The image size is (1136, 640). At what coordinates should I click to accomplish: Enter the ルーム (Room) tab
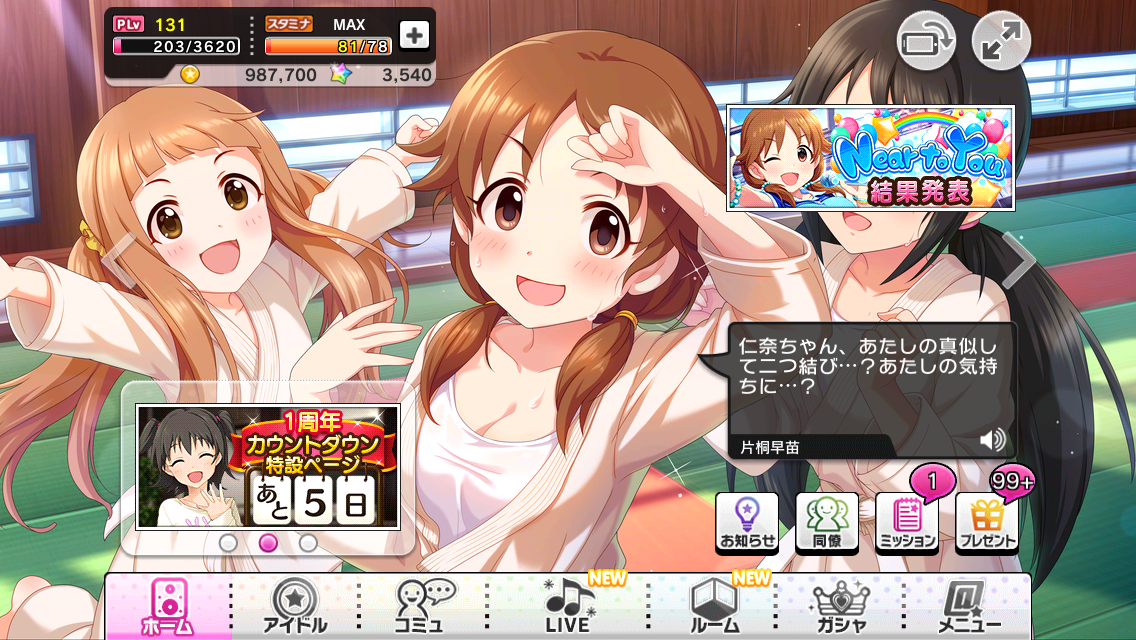[x=716, y=606]
